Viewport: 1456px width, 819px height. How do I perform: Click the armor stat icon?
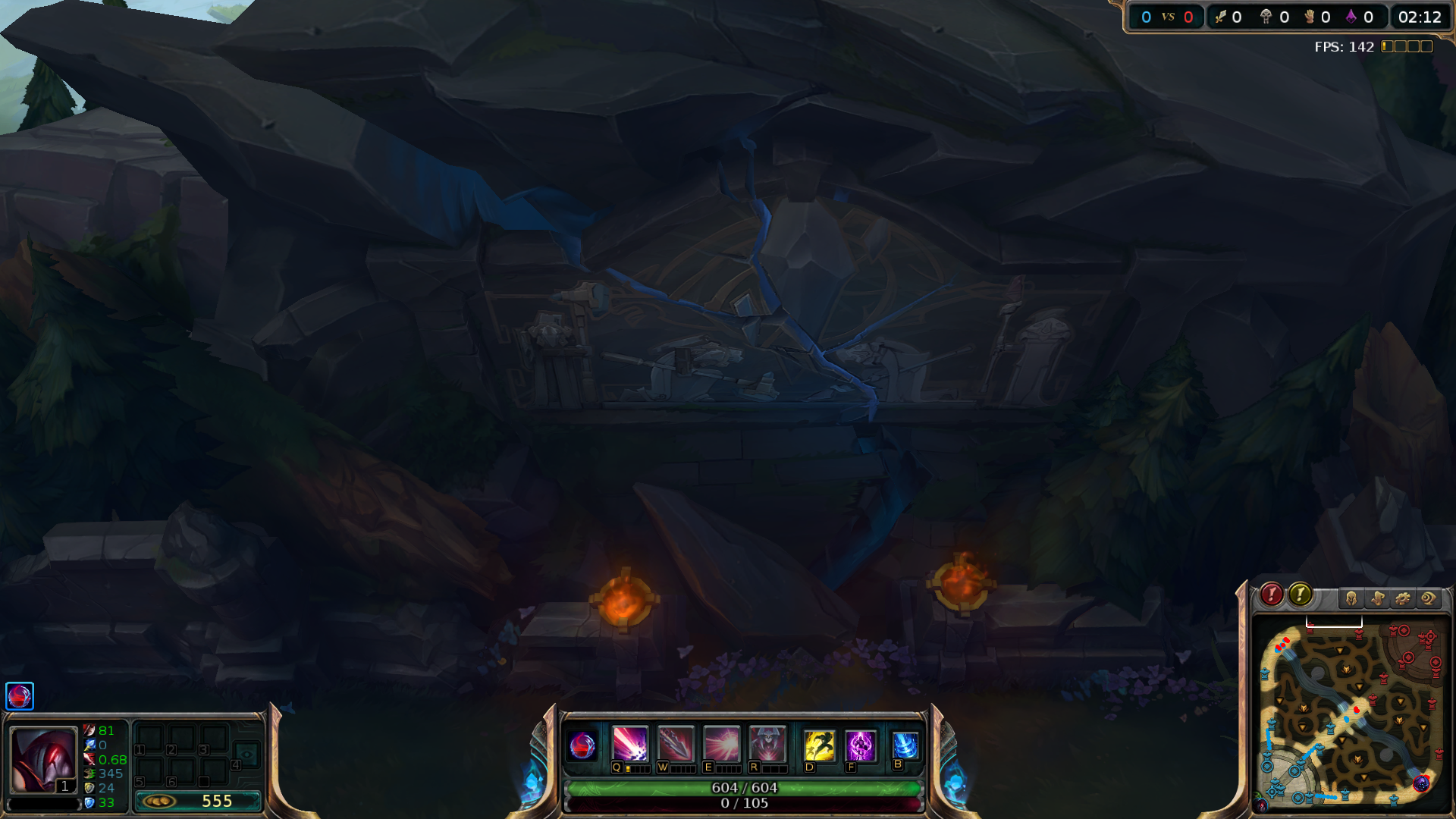pyautogui.click(x=89, y=787)
